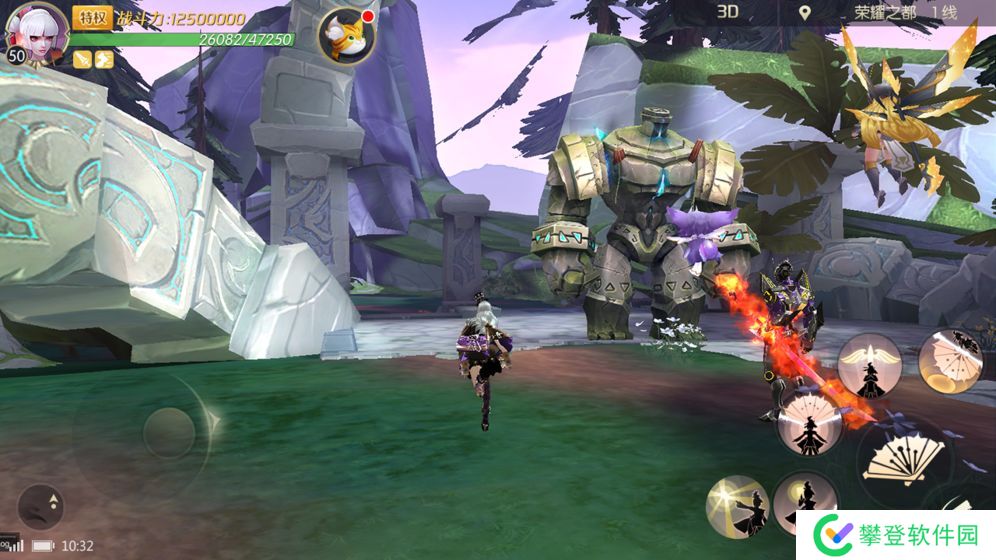Open the map via location pin icon
Viewport: 996px width, 560px height.
(805, 13)
